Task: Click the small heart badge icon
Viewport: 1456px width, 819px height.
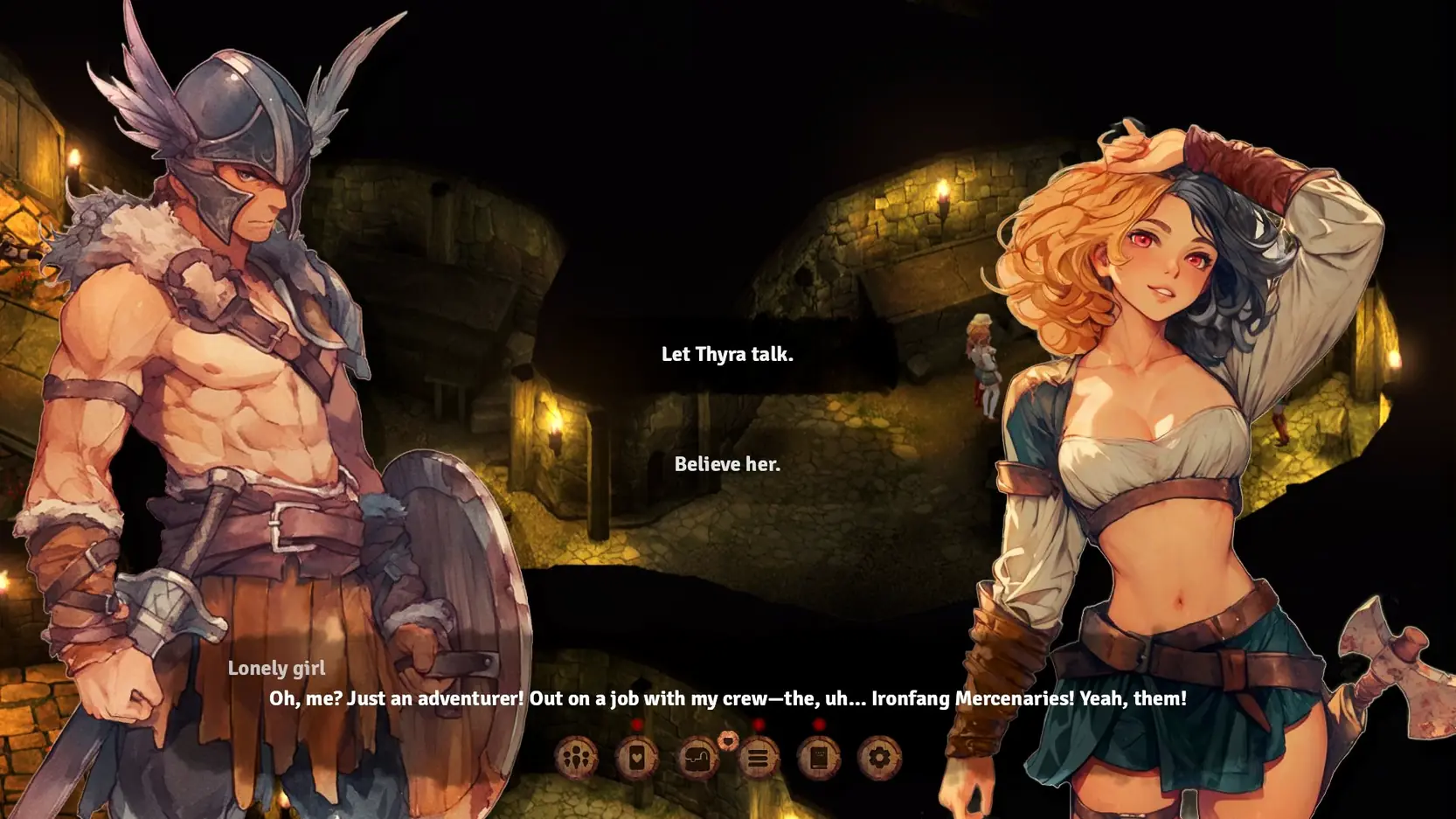Action: 727,740
